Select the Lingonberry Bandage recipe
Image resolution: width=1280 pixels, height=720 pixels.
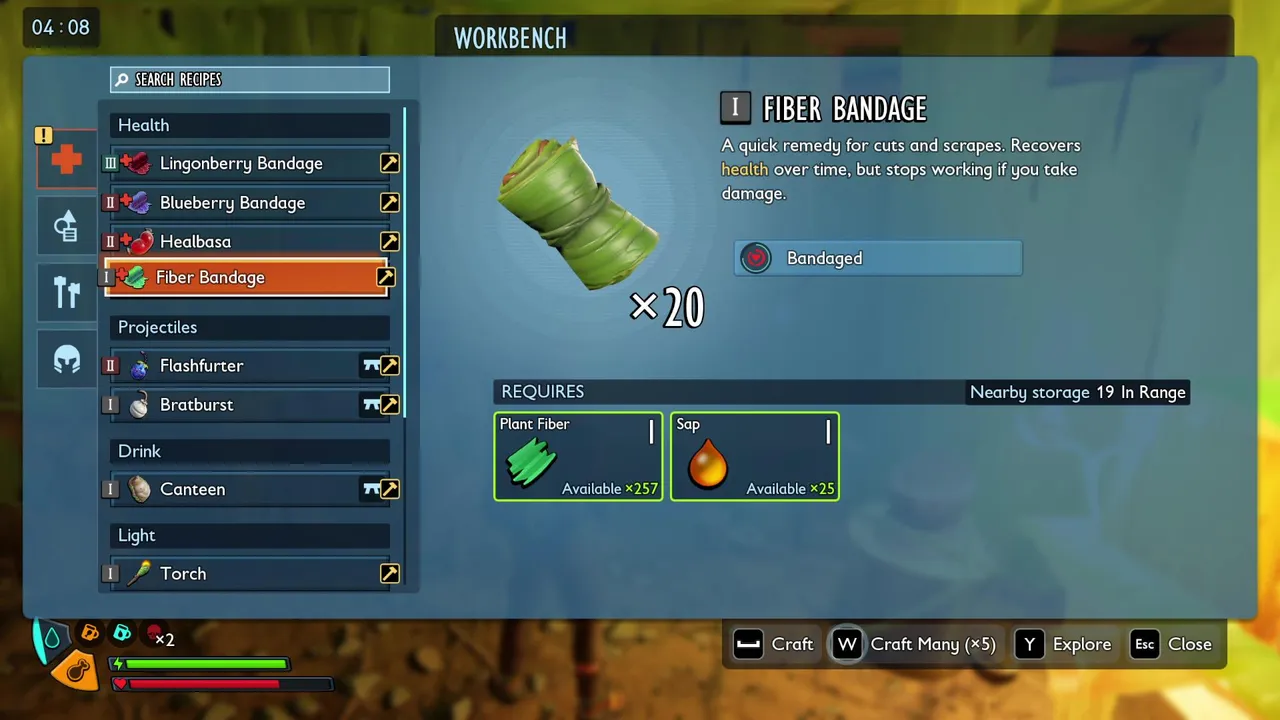coord(241,163)
